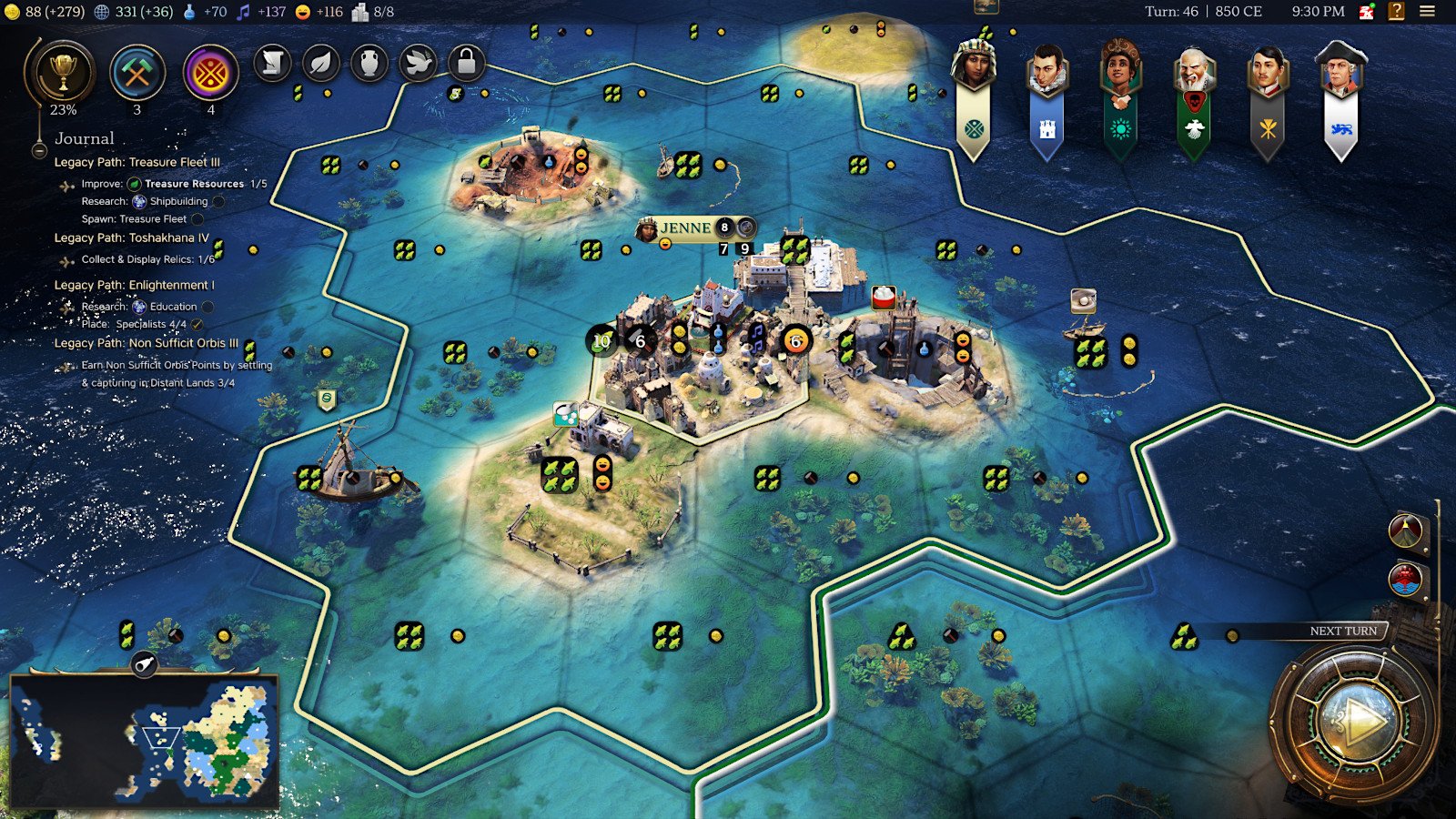
Task: Click the 2K account logo icon
Action: coord(1366,12)
